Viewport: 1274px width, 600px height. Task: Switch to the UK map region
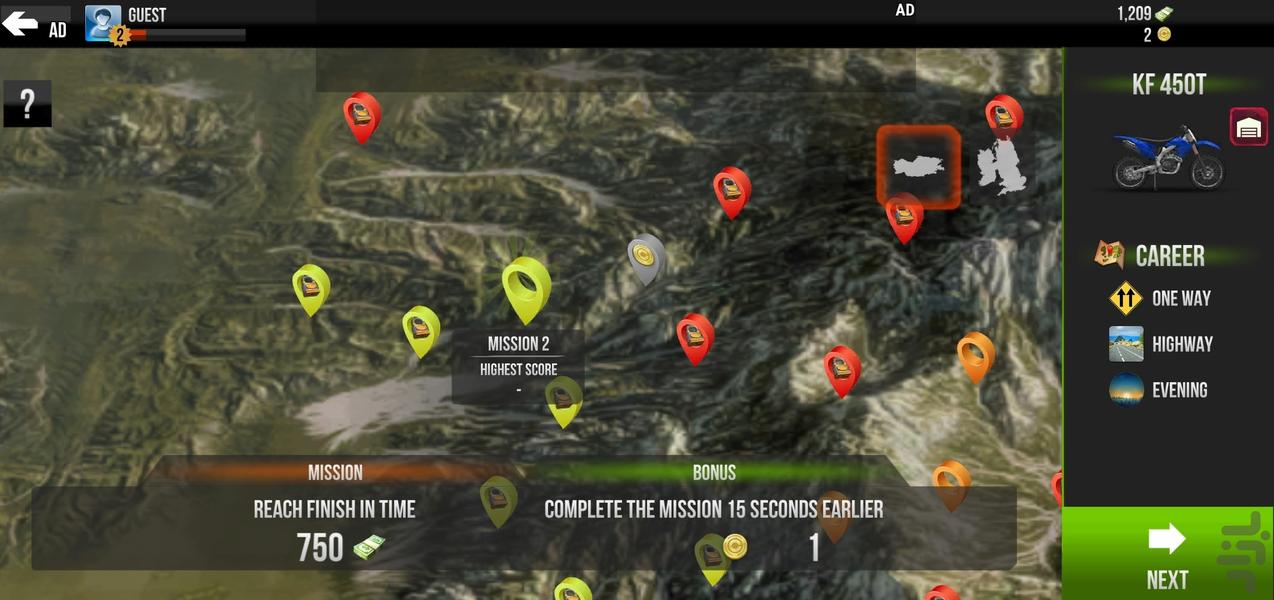1002,168
